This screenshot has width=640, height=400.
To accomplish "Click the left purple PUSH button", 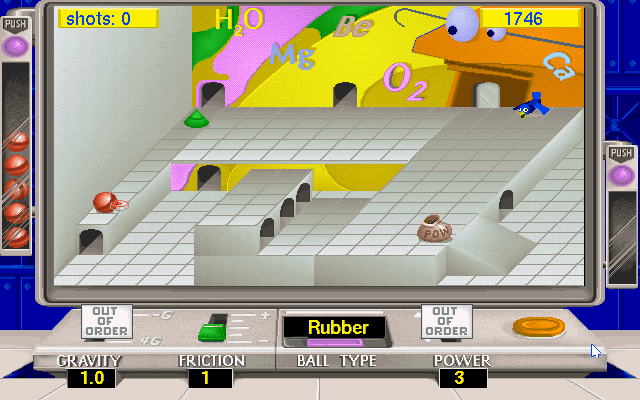I will (16, 45).
